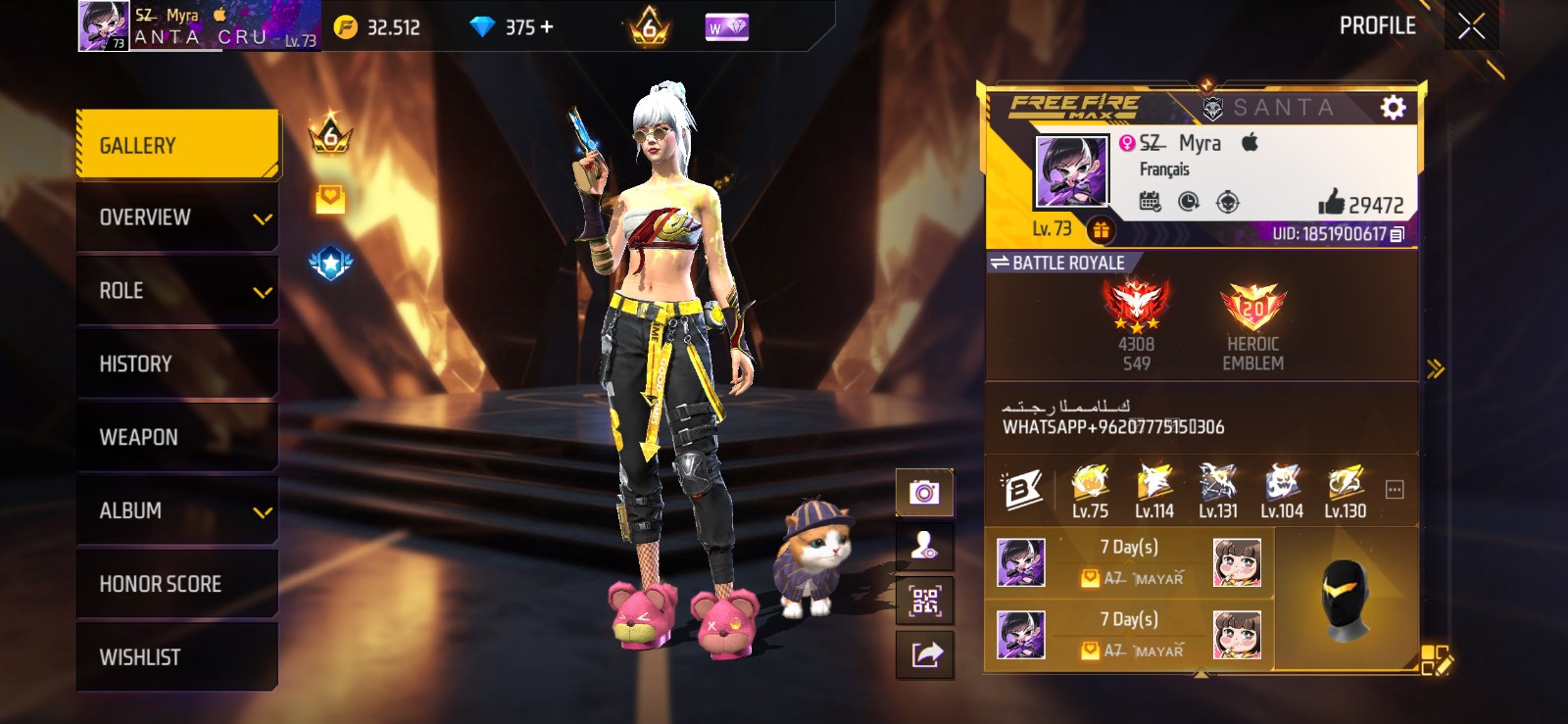This screenshot has height=724, width=1568.
Task: Copy the player UID
Action: 1398,234
